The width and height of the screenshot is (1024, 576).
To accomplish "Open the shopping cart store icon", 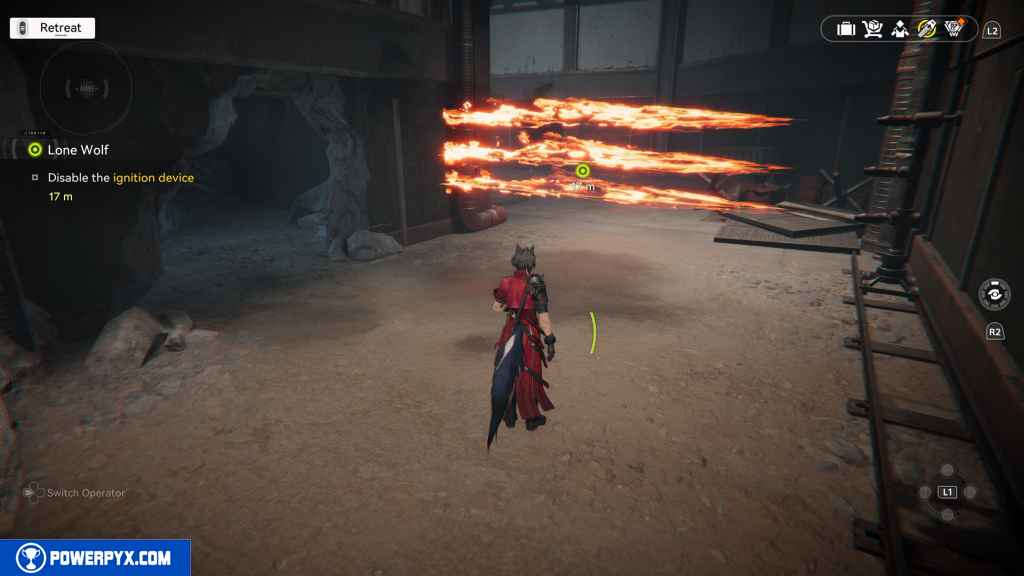I will click(873, 29).
